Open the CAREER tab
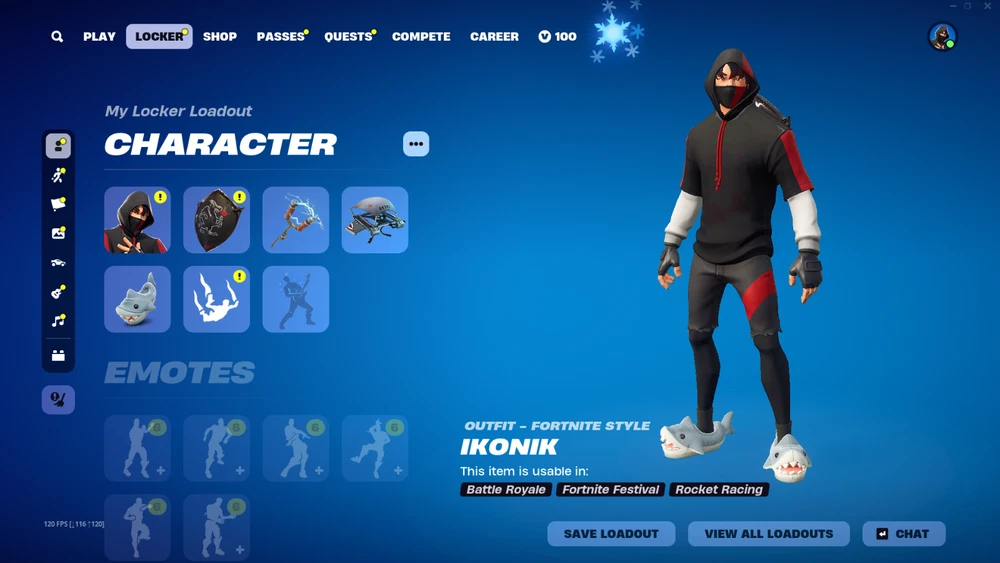The height and width of the screenshot is (563, 1000). [x=494, y=37]
